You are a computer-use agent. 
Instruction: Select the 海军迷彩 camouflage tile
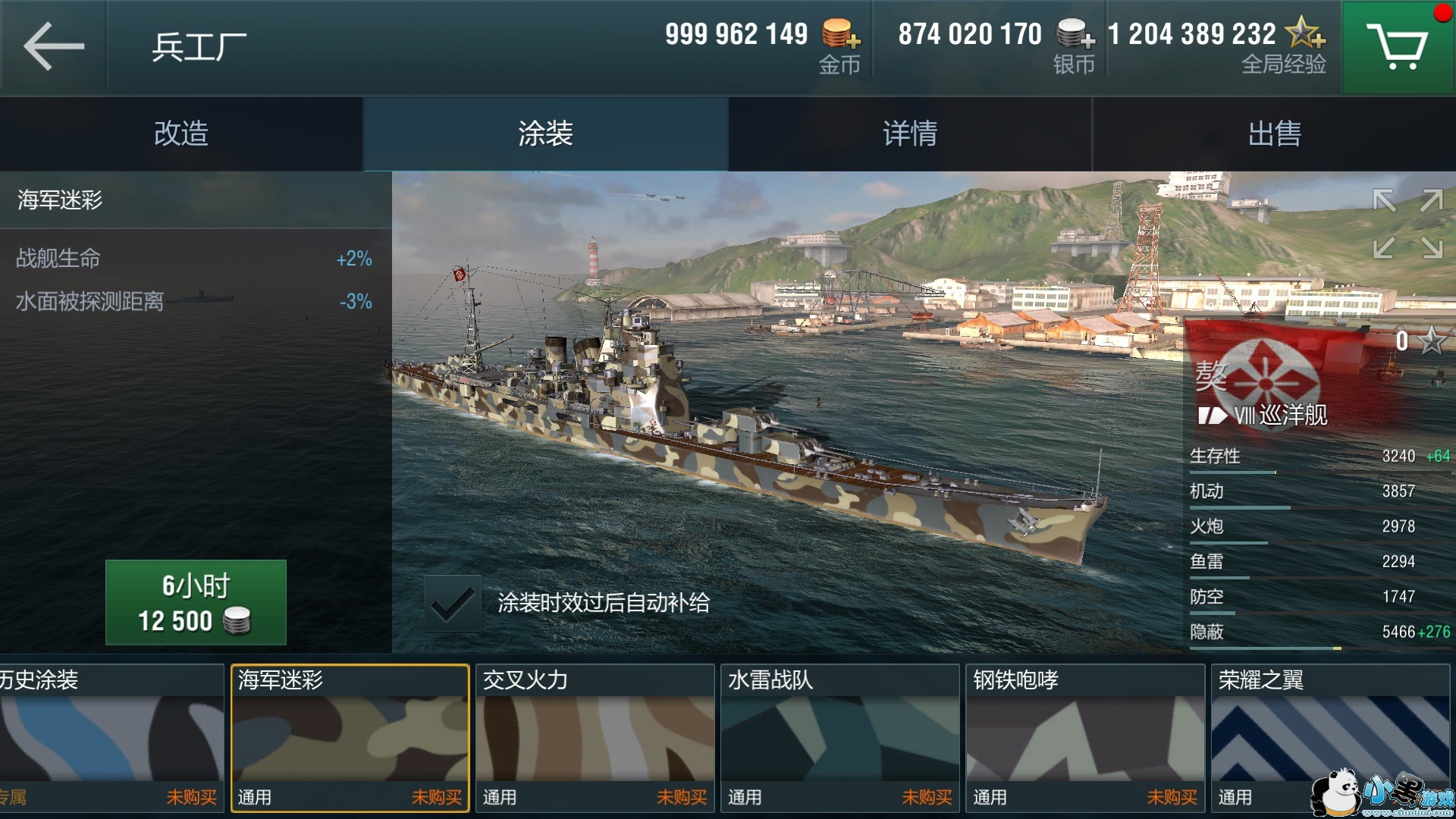[x=350, y=737]
